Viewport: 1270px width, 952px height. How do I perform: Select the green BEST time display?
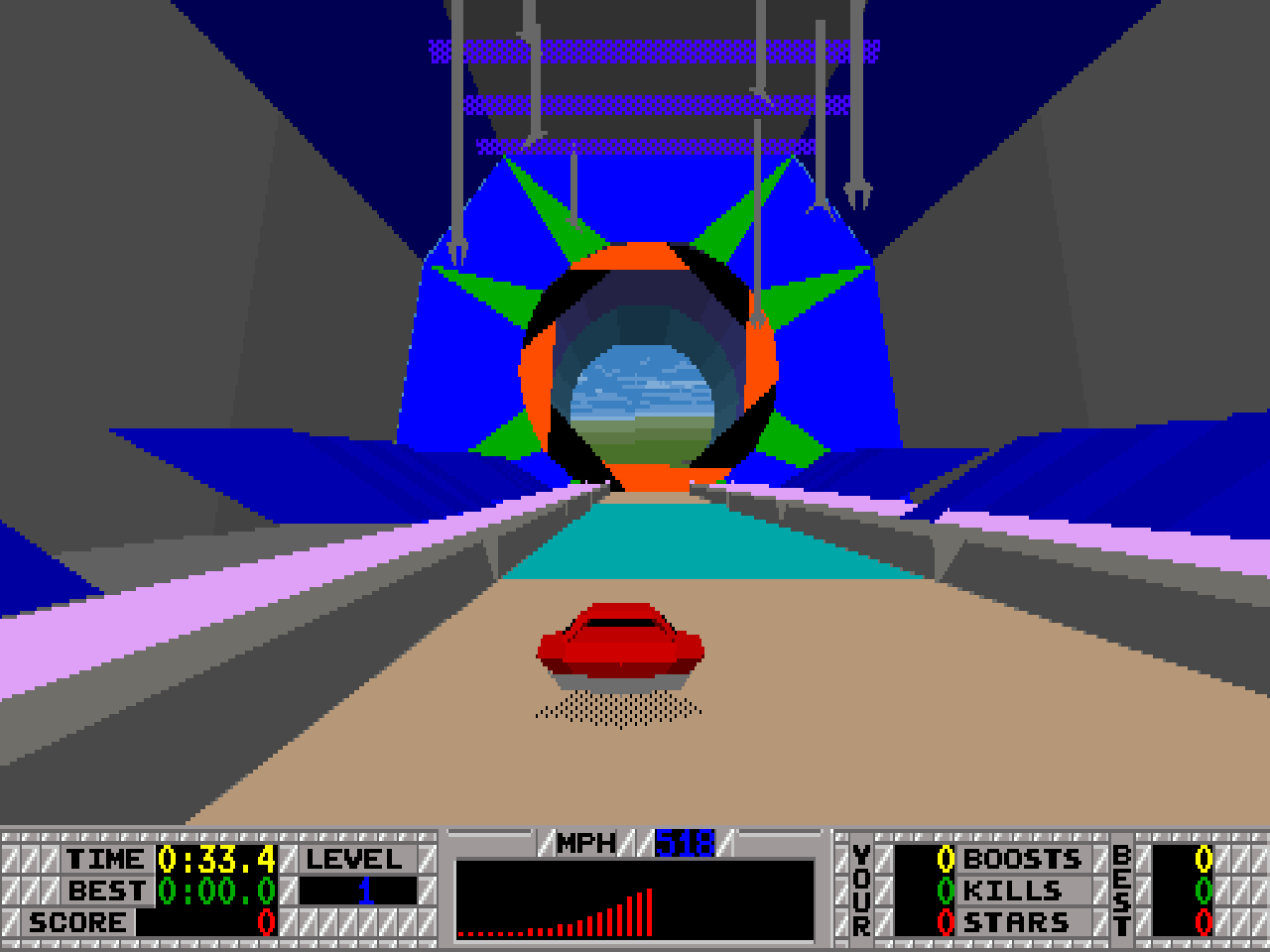point(215,891)
